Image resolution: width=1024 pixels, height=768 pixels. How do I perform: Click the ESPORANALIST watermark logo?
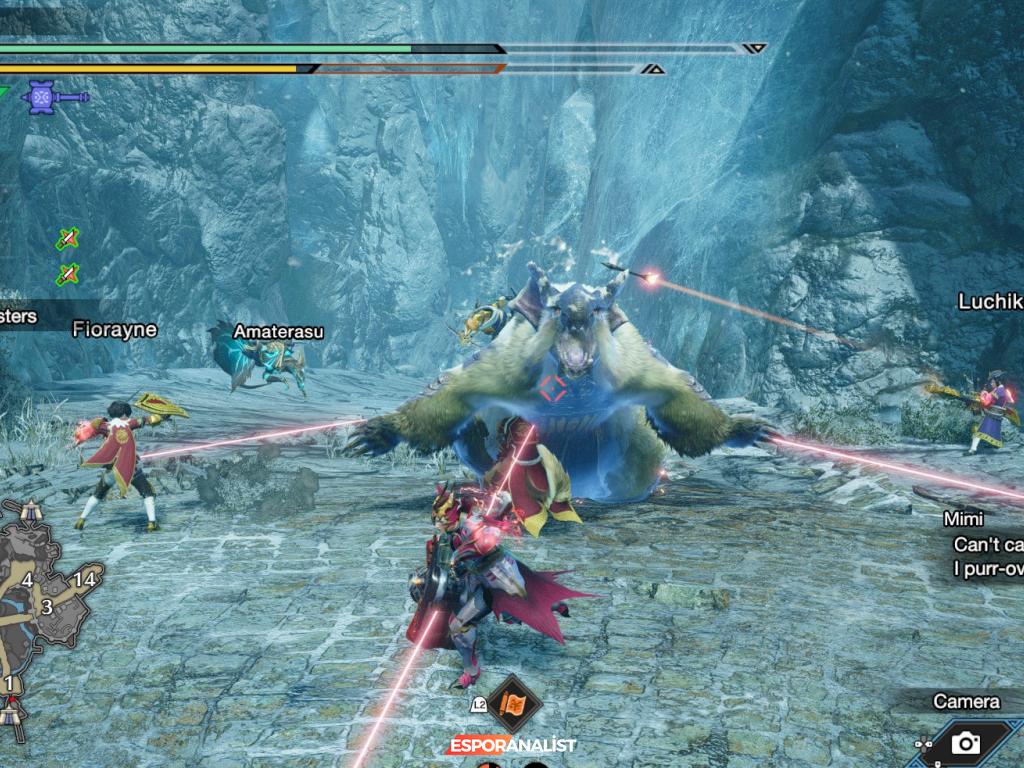tap(511, 746)
